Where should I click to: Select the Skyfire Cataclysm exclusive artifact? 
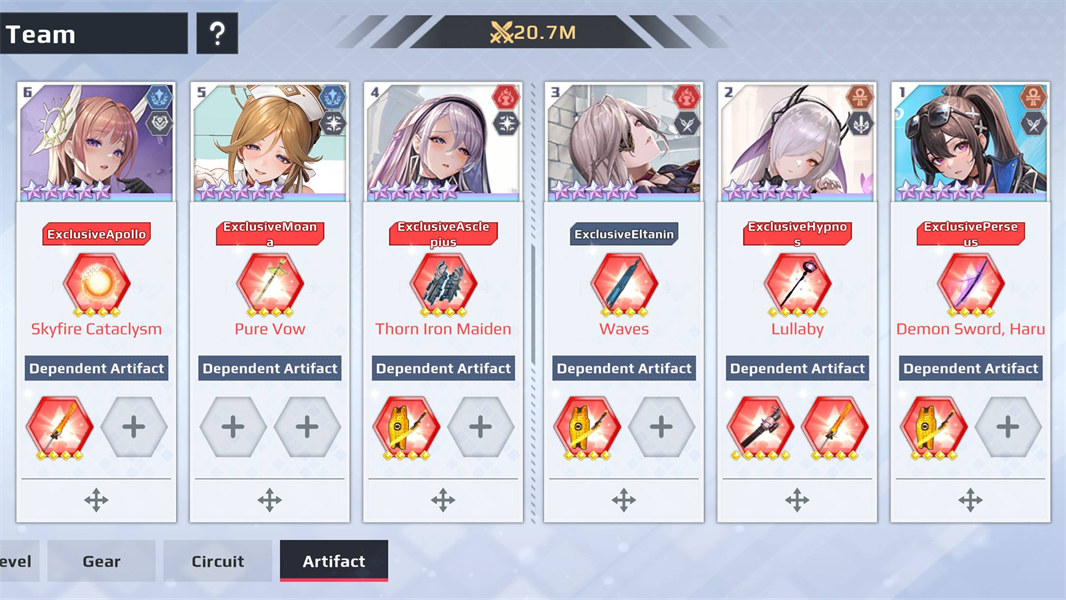pyautogui.click(x=96, y=285)
